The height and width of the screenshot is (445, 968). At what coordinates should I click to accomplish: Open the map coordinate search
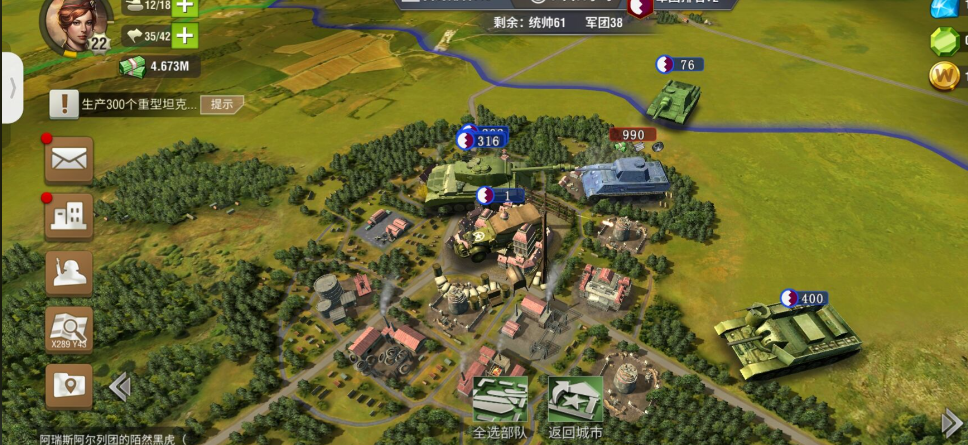69,329
